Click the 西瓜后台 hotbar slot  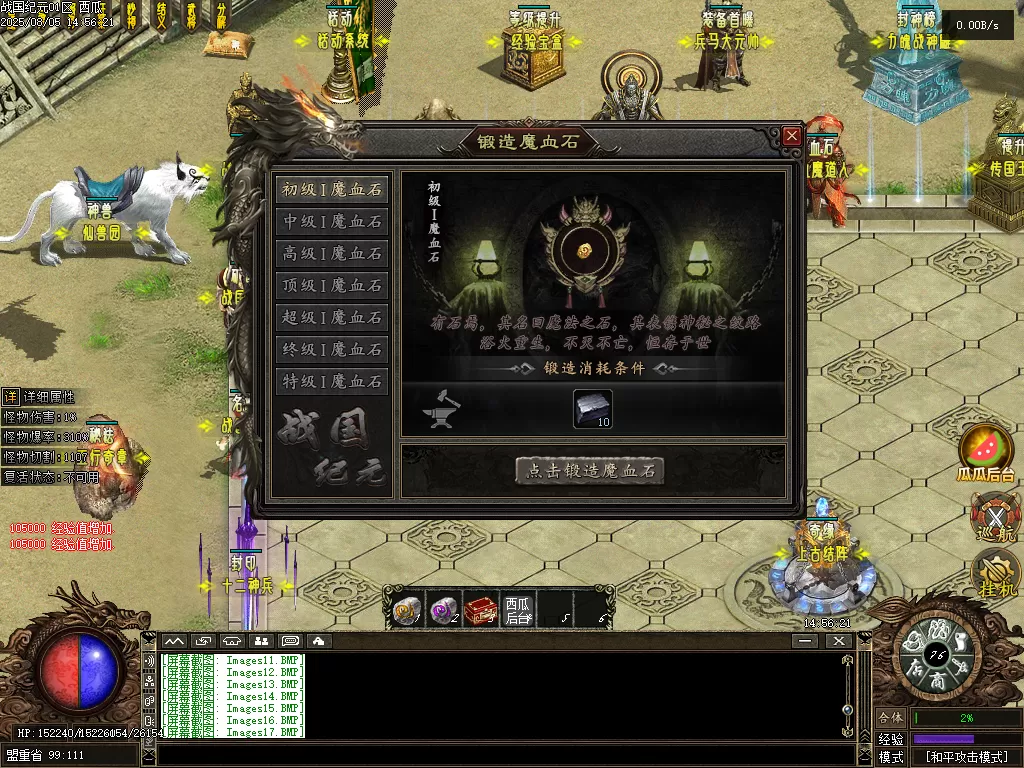coord(518,608)
